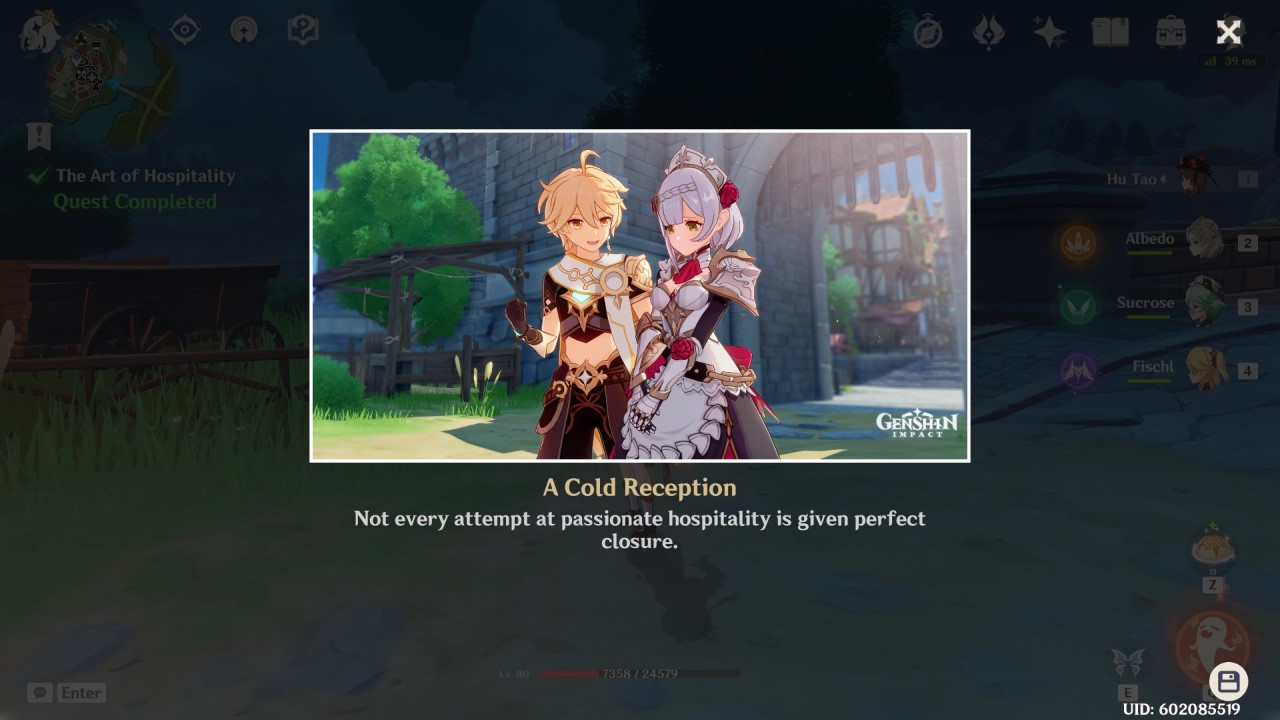Close the achievement screen with the X
1280x720 pixels.
click(1227, 32)
